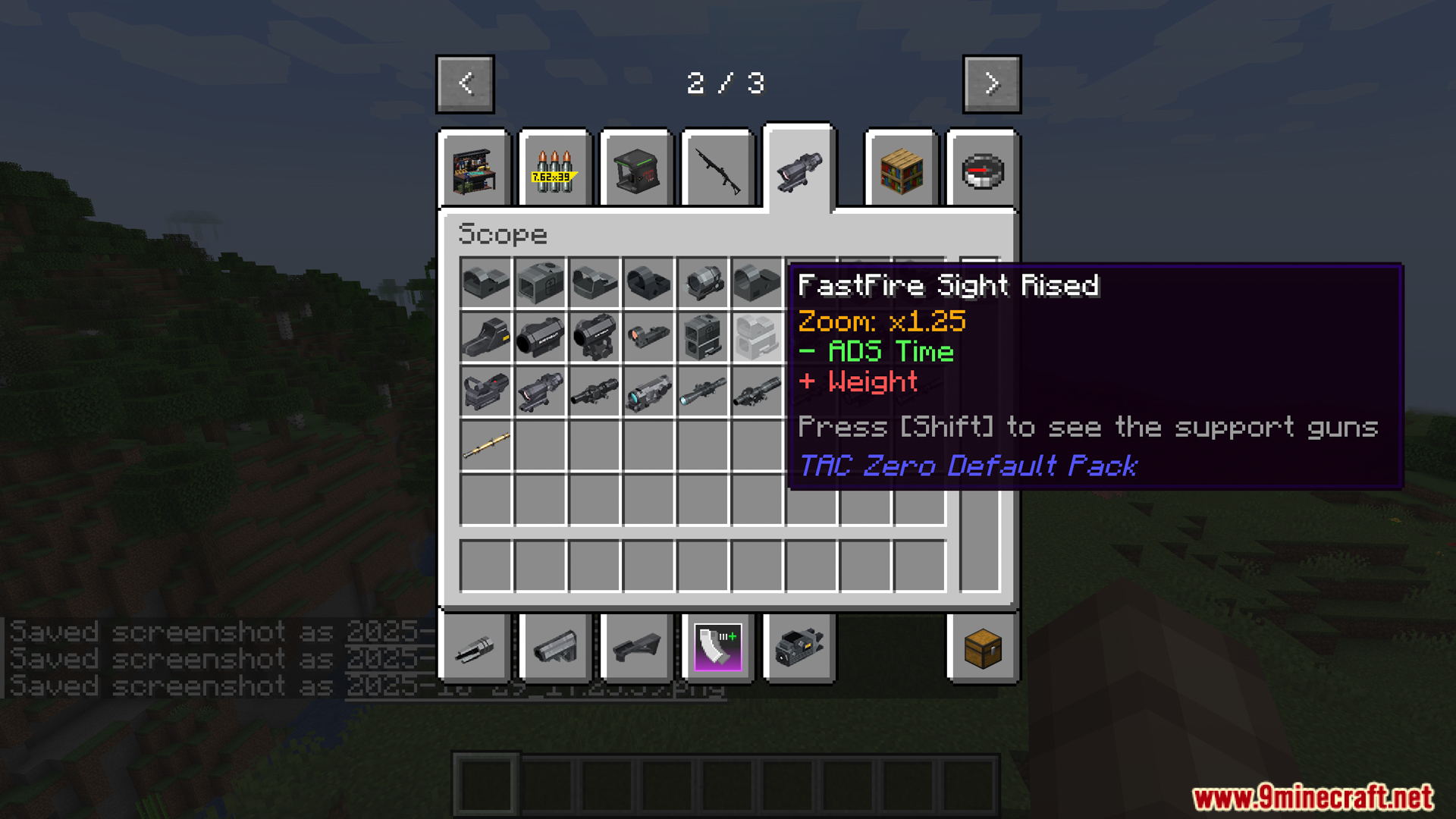The height and width of the screenshot is (819, 1456).
Task: Select the Scope tab
Action: [x=799, y=168]
